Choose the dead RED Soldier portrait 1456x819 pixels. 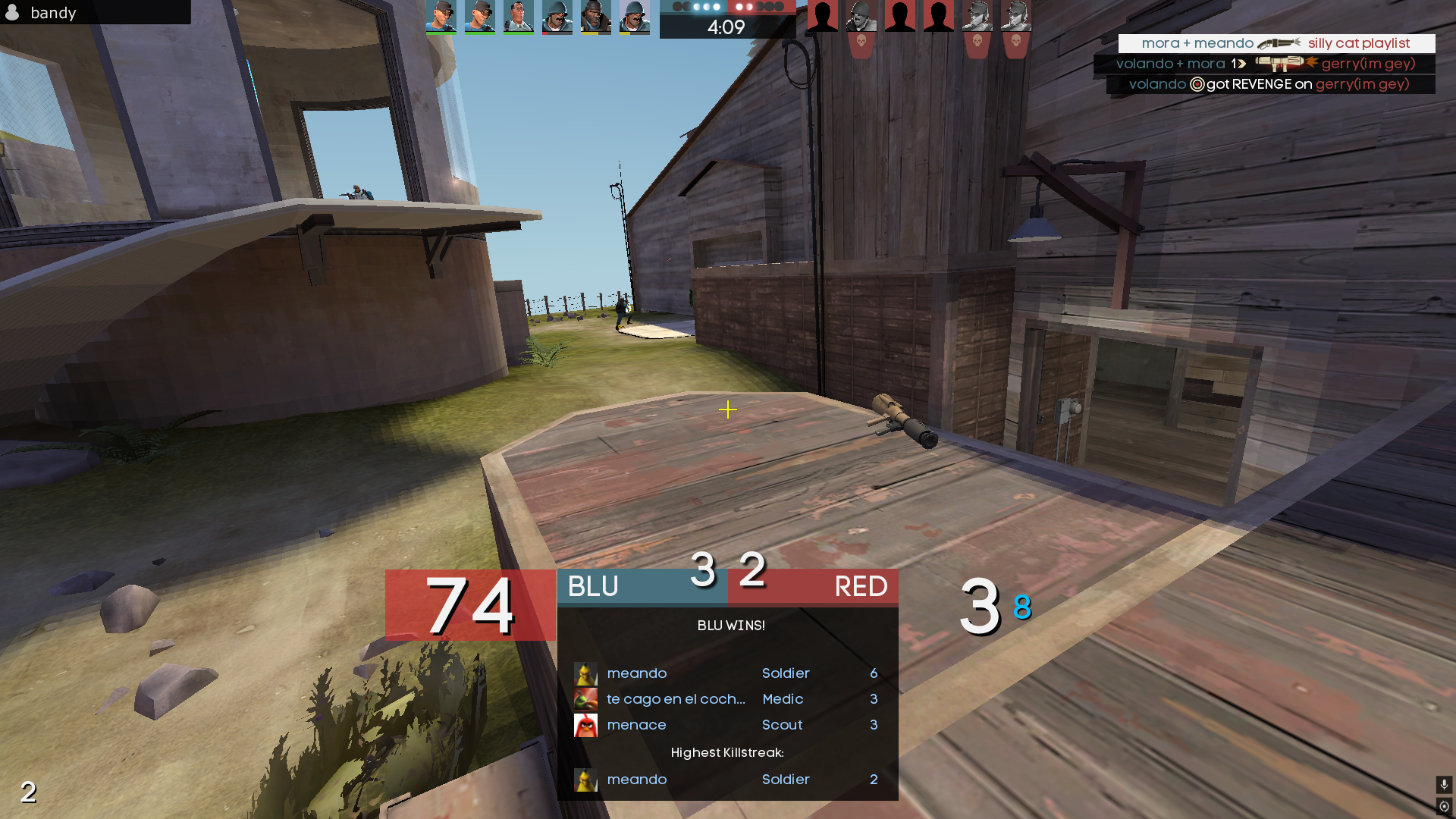[x=861, y=17]
